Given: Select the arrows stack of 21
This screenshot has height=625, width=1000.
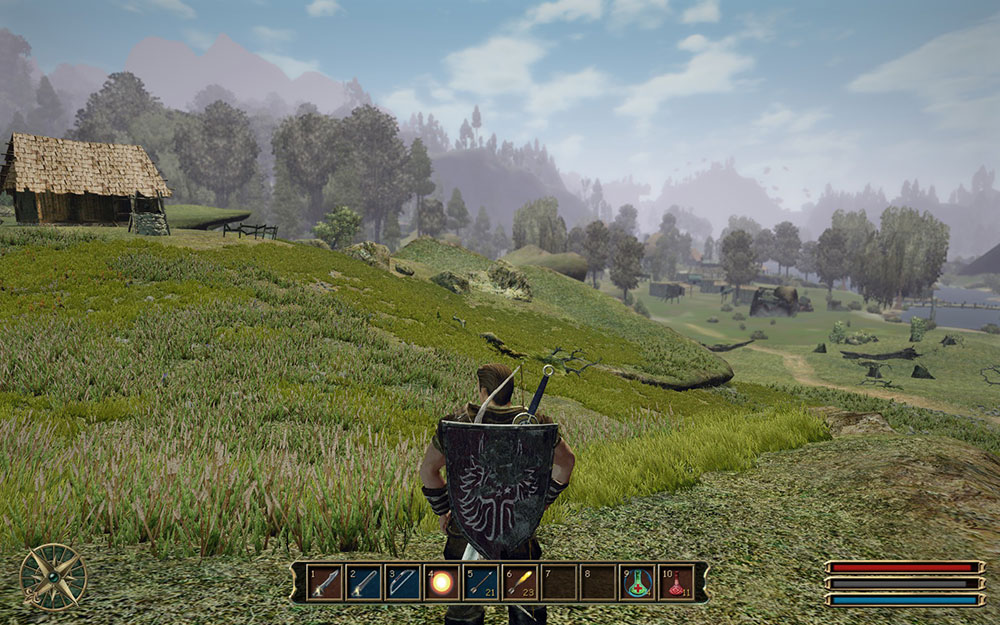Looking at the screenshot, I should coord(481,582).
